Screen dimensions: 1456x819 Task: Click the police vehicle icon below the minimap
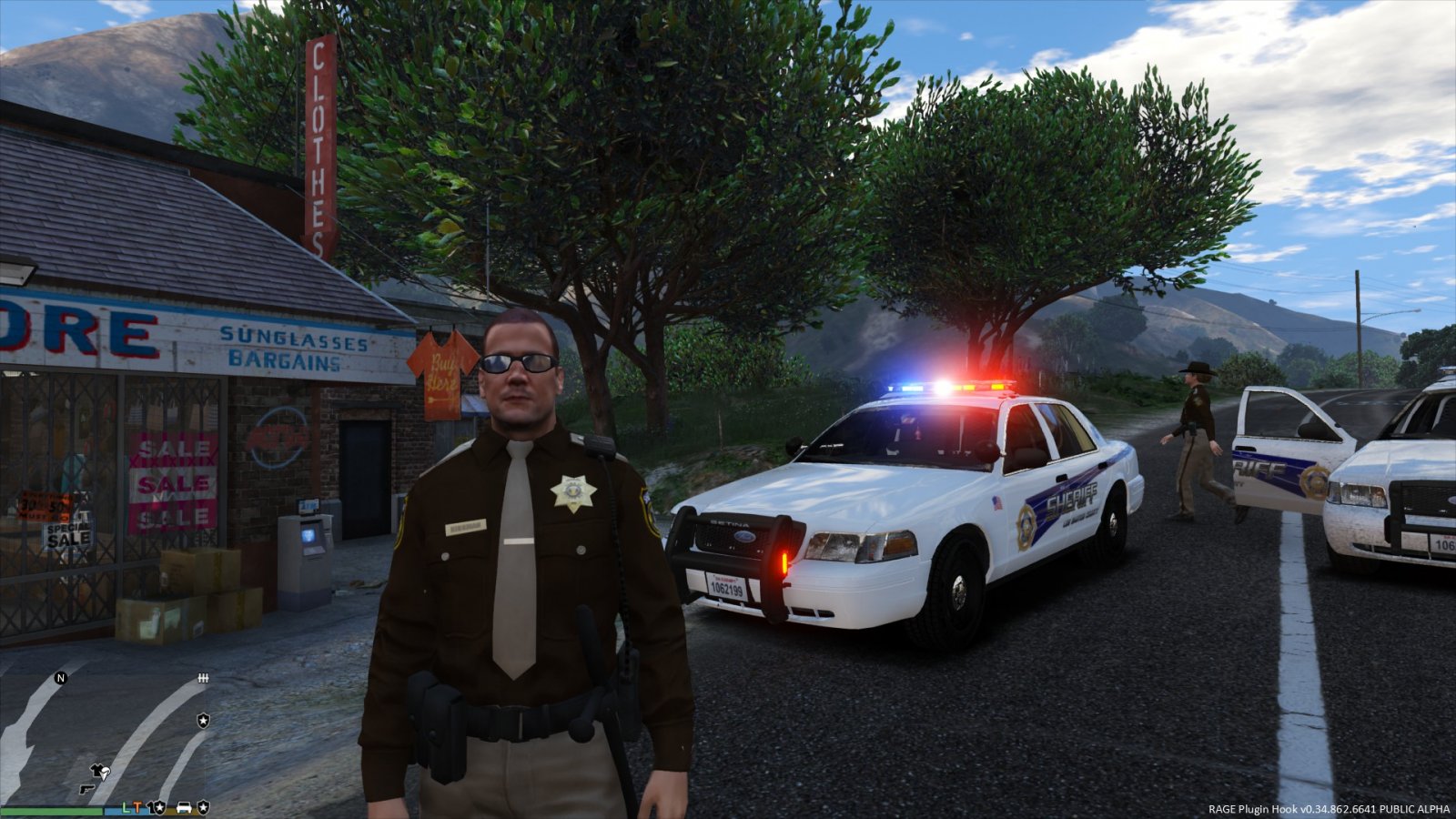coord(184,809)
